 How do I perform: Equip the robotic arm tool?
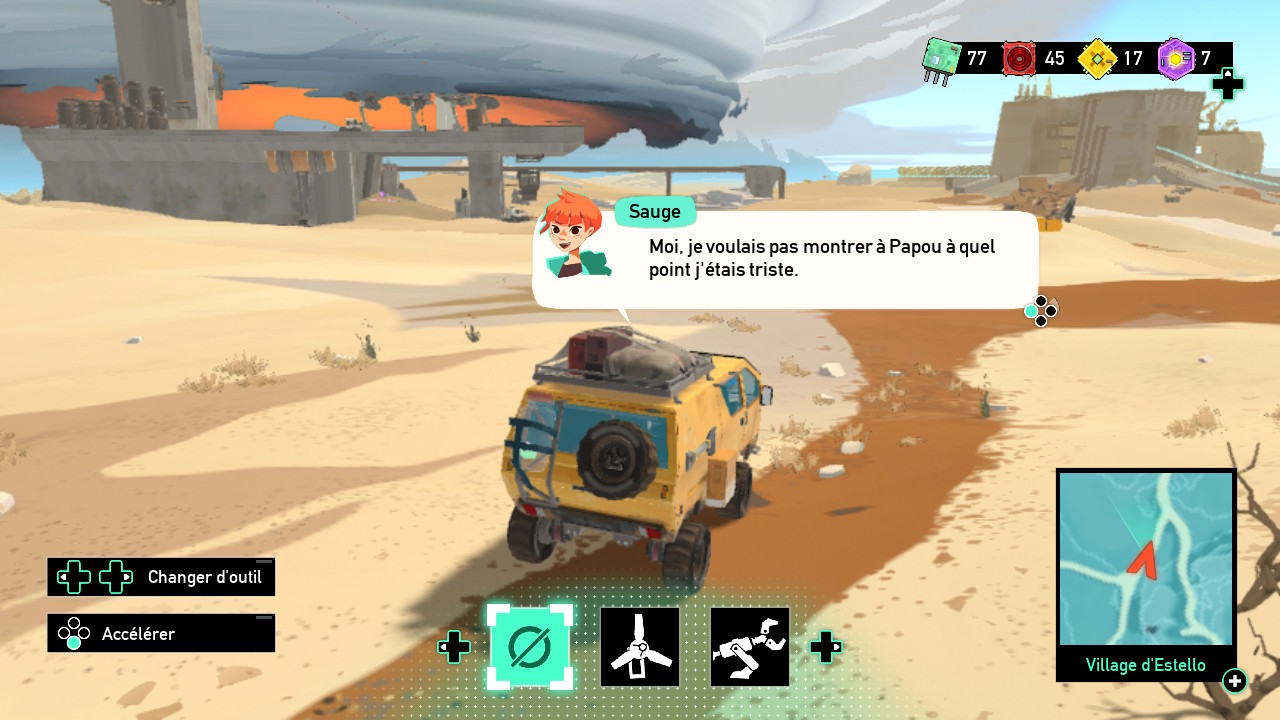click(750, 647)
